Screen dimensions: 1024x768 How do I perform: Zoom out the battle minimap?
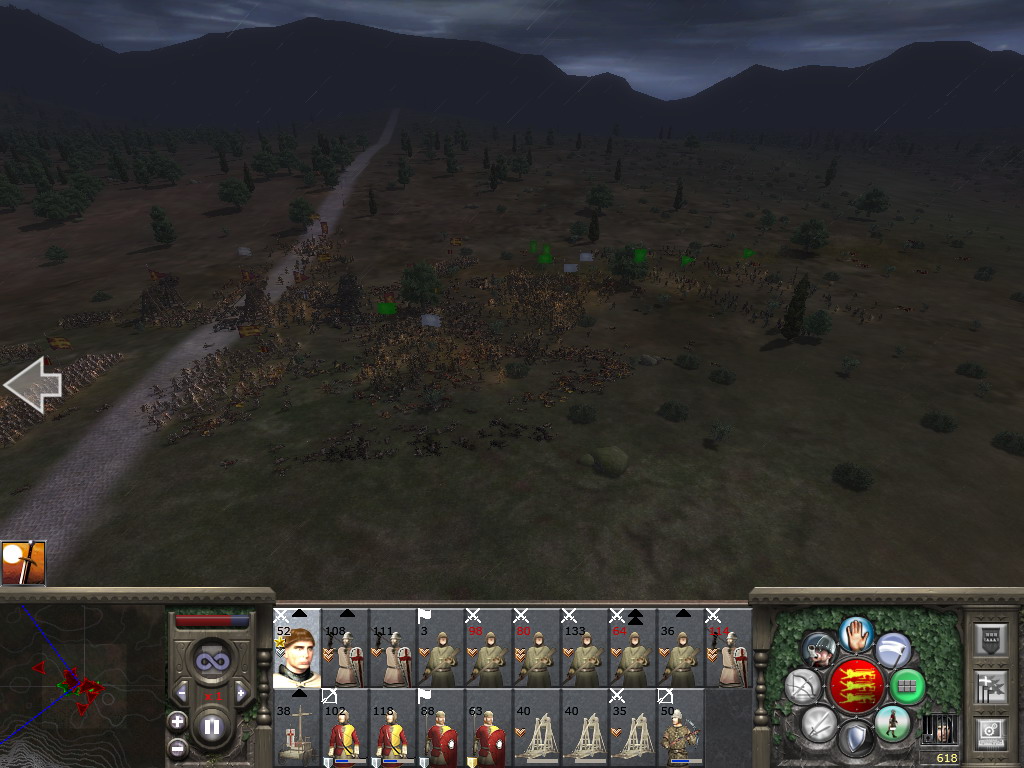pyautogui.click(x=178, y=746)
